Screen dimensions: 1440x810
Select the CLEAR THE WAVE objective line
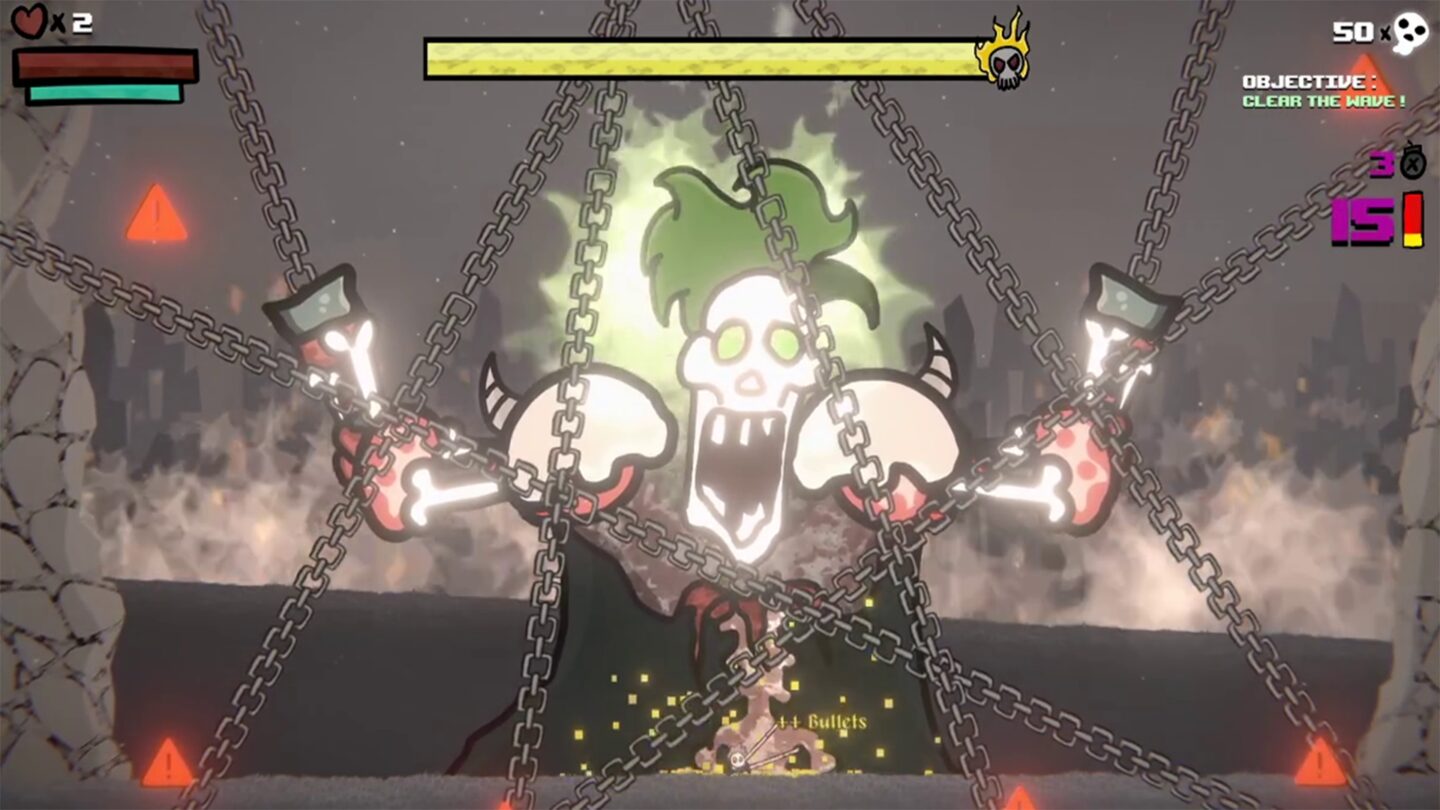[1322, 100]
